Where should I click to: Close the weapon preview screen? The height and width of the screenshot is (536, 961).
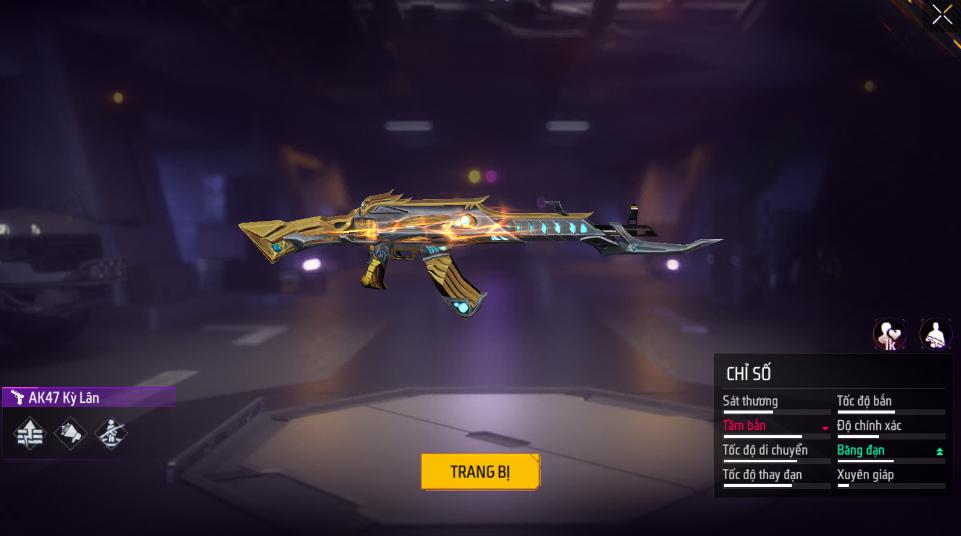pyautogui.click(x=942, y=15)
